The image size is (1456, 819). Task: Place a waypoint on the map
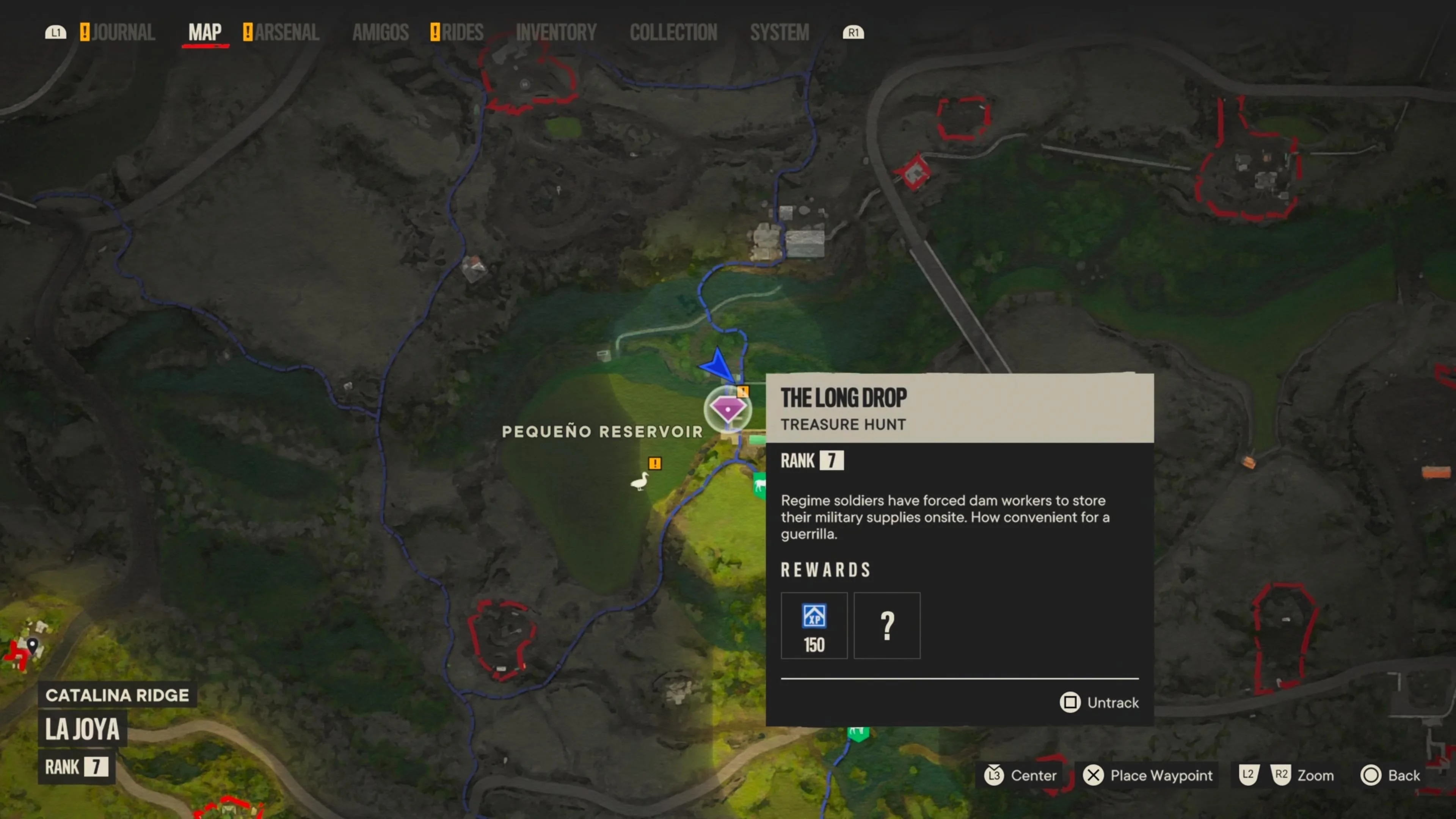1148,775
